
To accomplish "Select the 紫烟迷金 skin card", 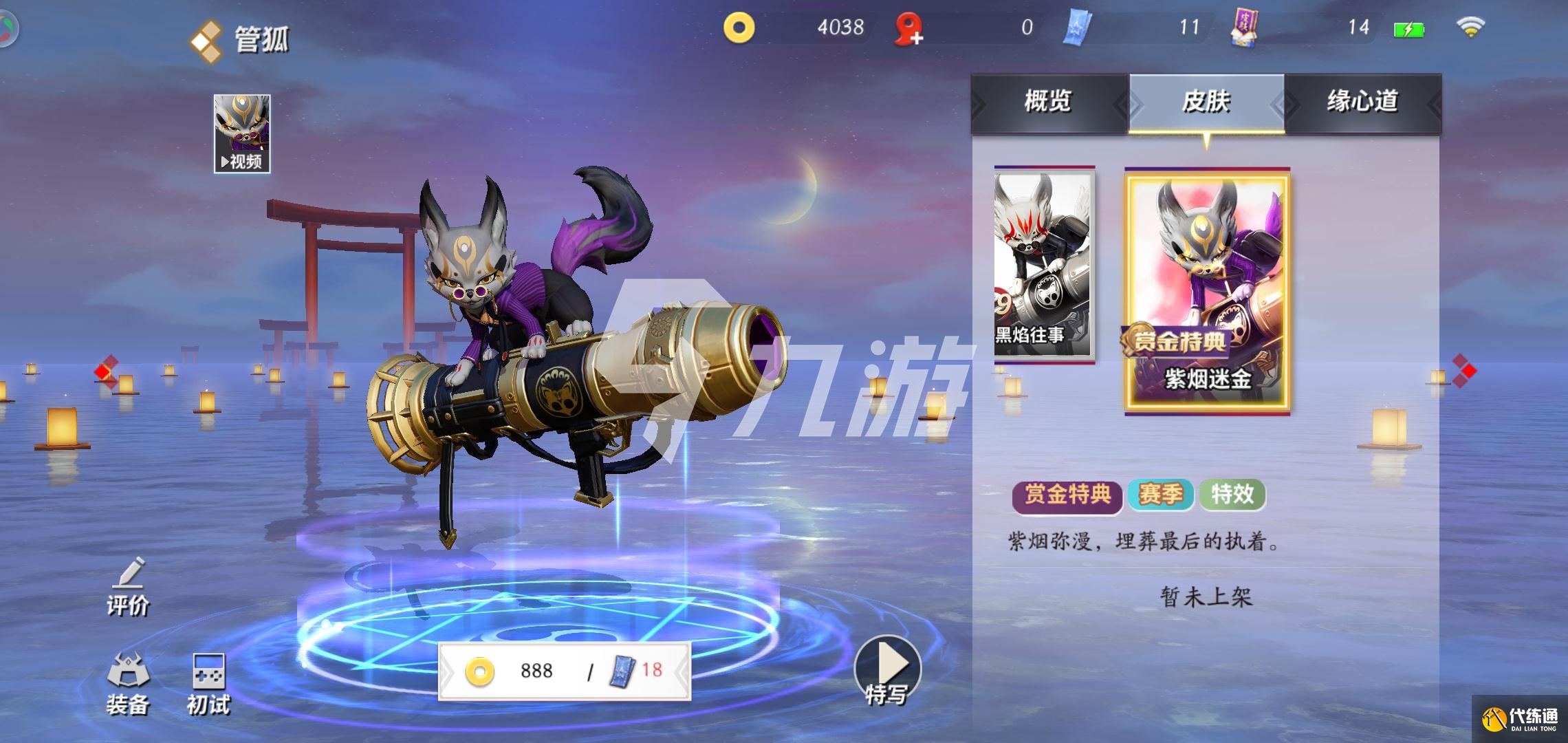I will pyautogui.click(x=1207, y=290).
